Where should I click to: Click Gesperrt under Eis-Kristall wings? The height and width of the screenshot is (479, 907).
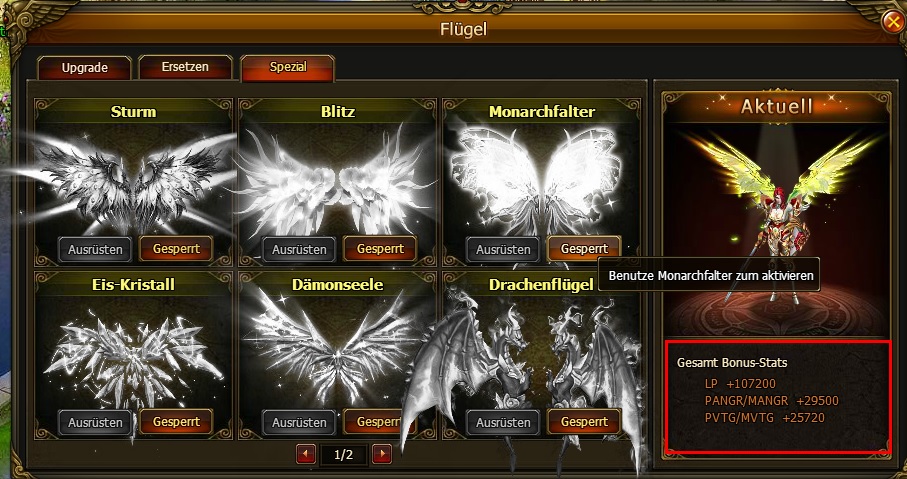(175, 422)
